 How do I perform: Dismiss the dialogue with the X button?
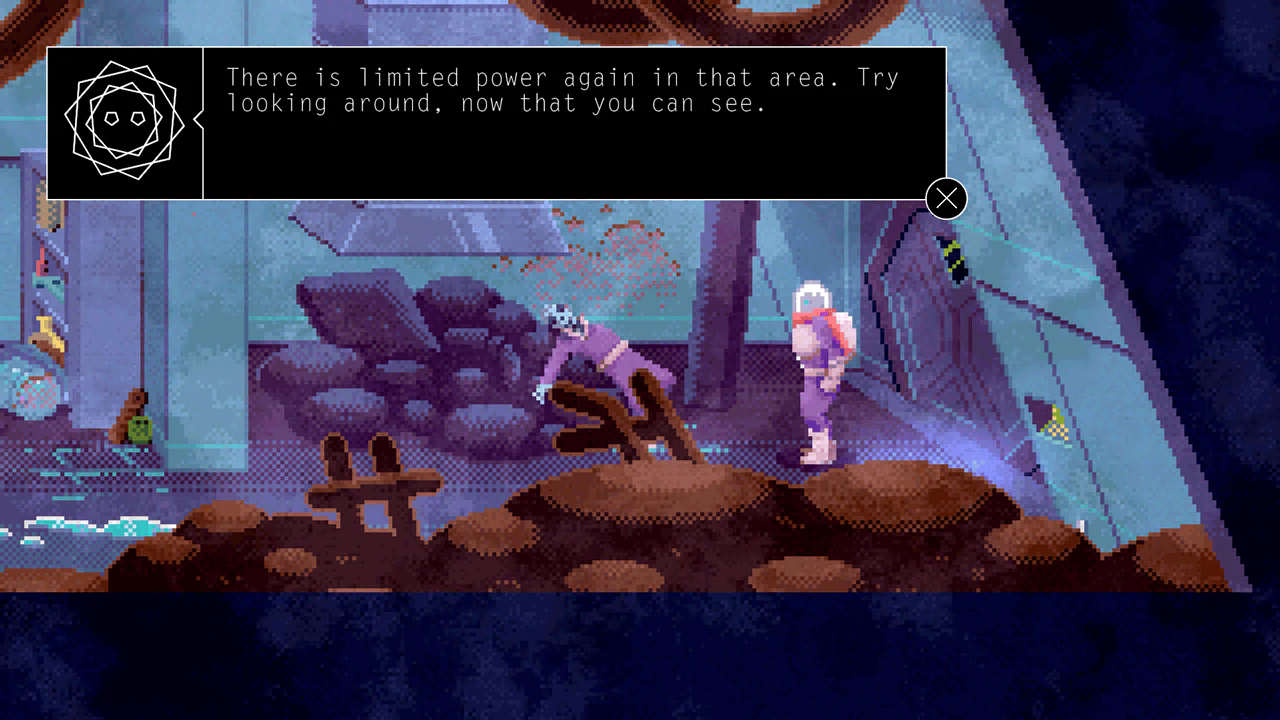[945, 198]
